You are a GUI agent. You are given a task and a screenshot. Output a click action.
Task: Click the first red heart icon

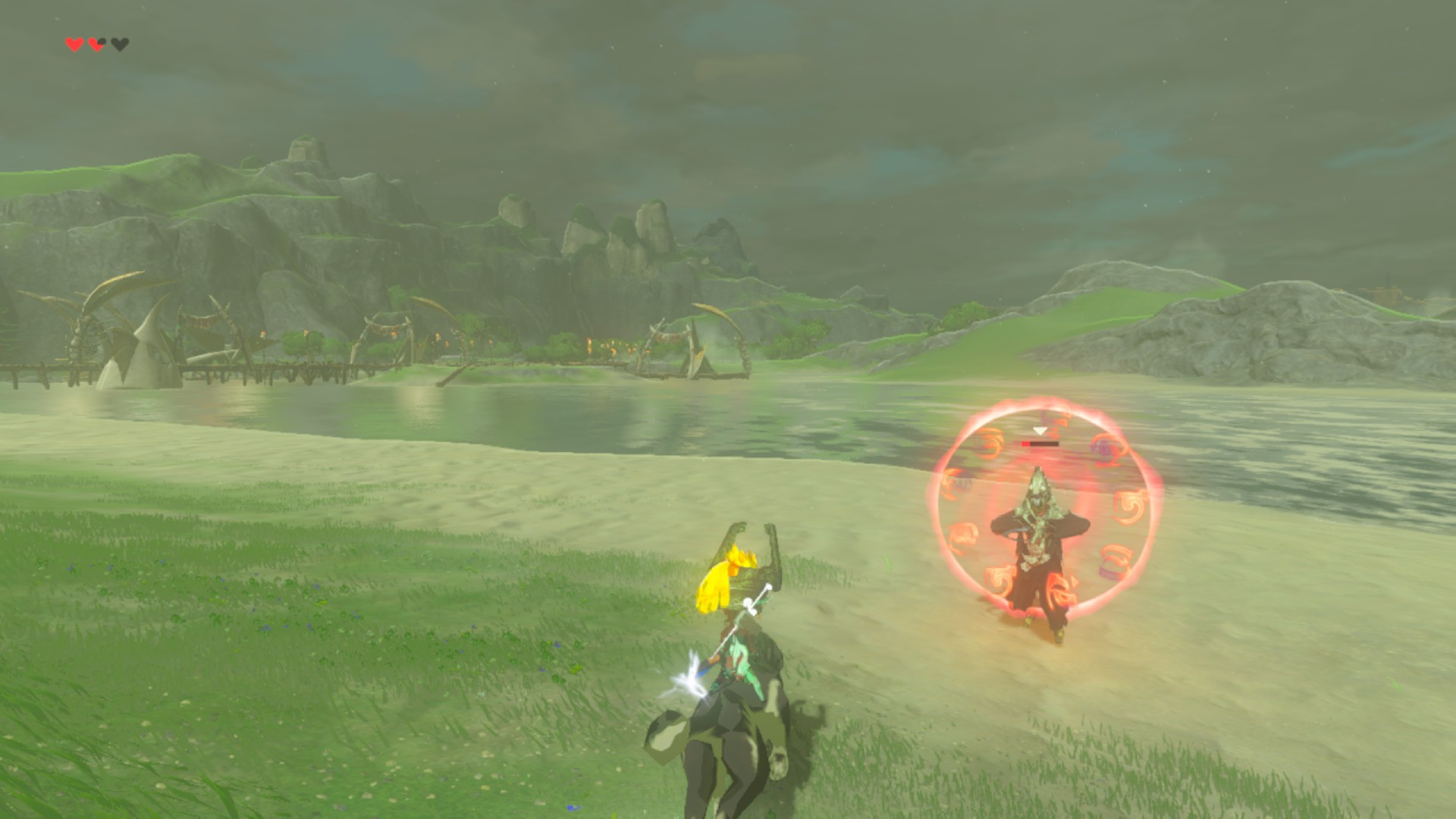point(74,44)
